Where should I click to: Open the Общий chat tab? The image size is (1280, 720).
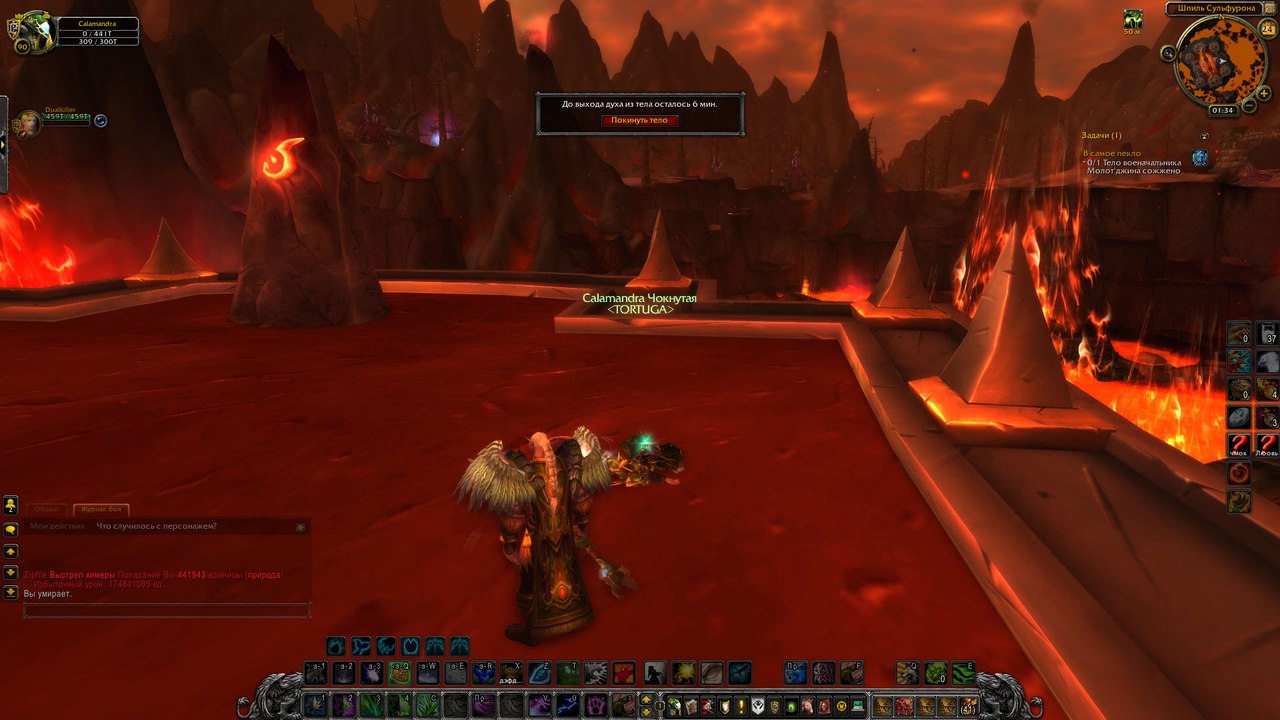pyautogui.click(x=47, y=510)
